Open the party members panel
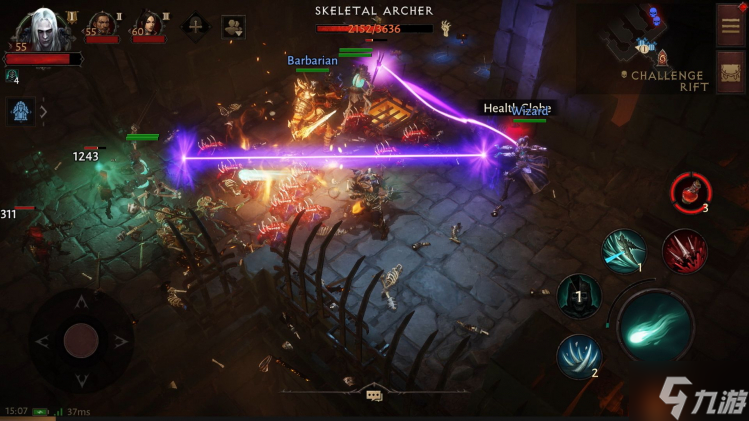This screenshot has height=421, width=749. coord(233,27)
